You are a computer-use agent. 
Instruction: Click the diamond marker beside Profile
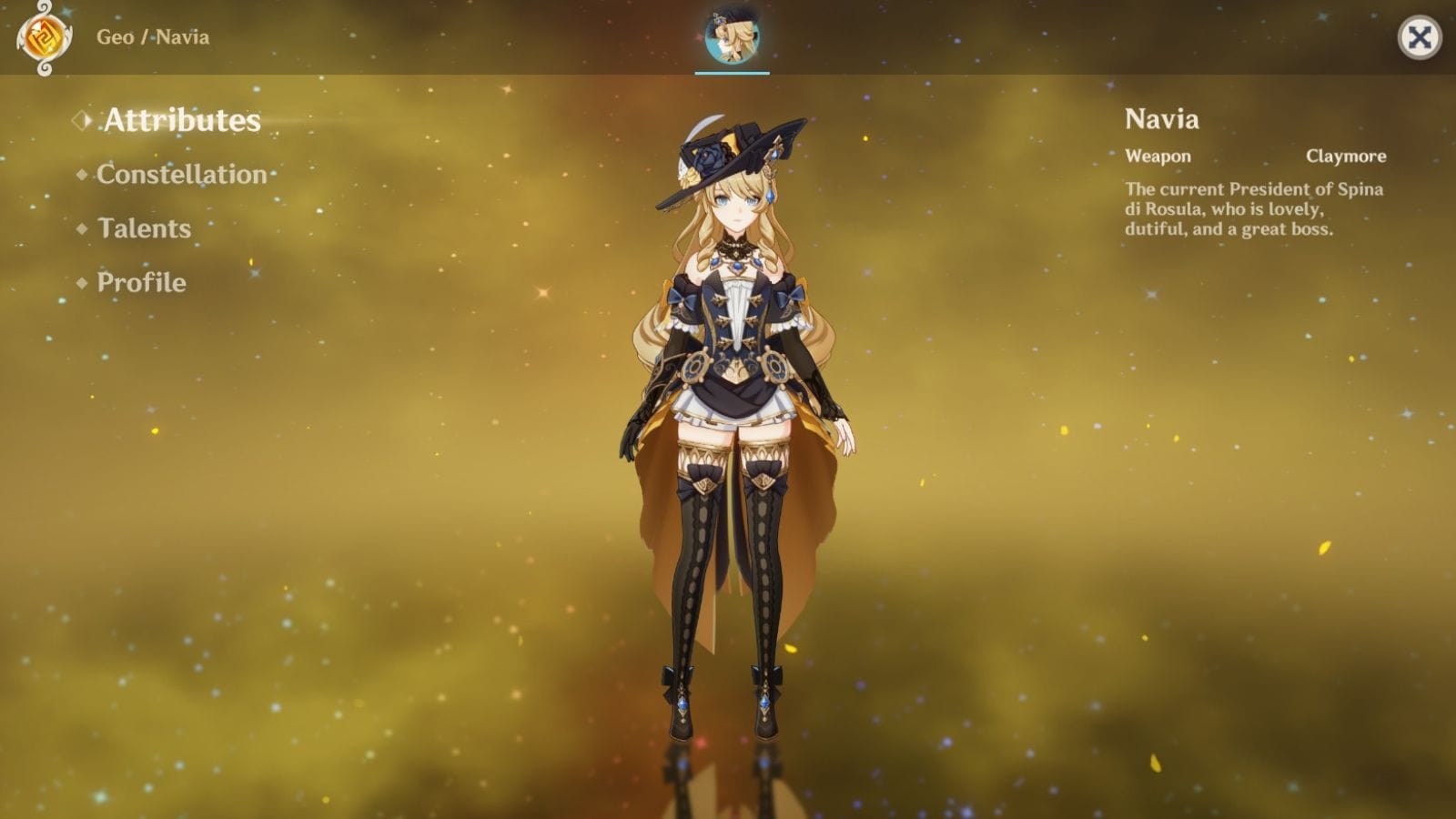84,283
